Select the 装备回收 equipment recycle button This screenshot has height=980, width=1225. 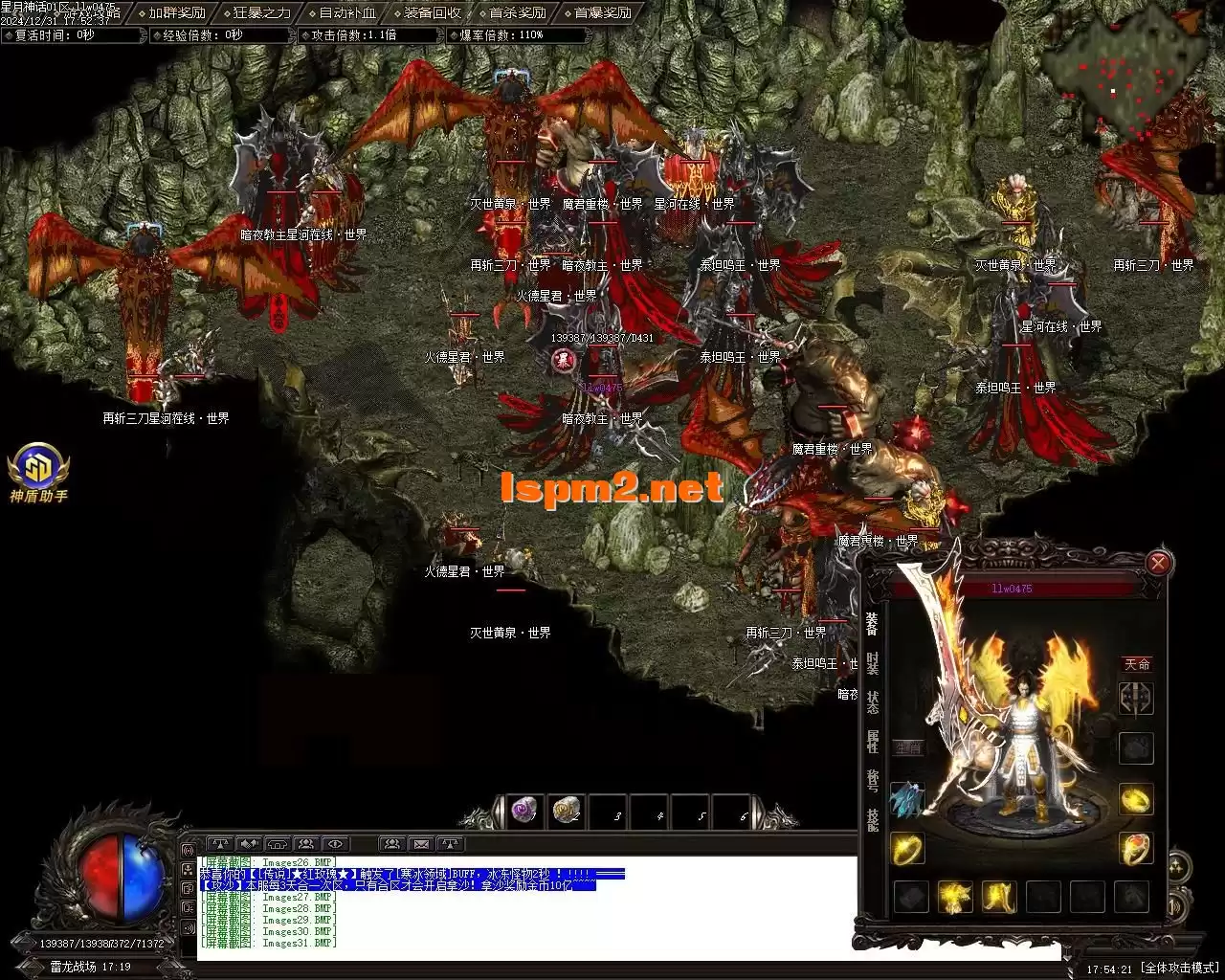click(x=432, y=13)
